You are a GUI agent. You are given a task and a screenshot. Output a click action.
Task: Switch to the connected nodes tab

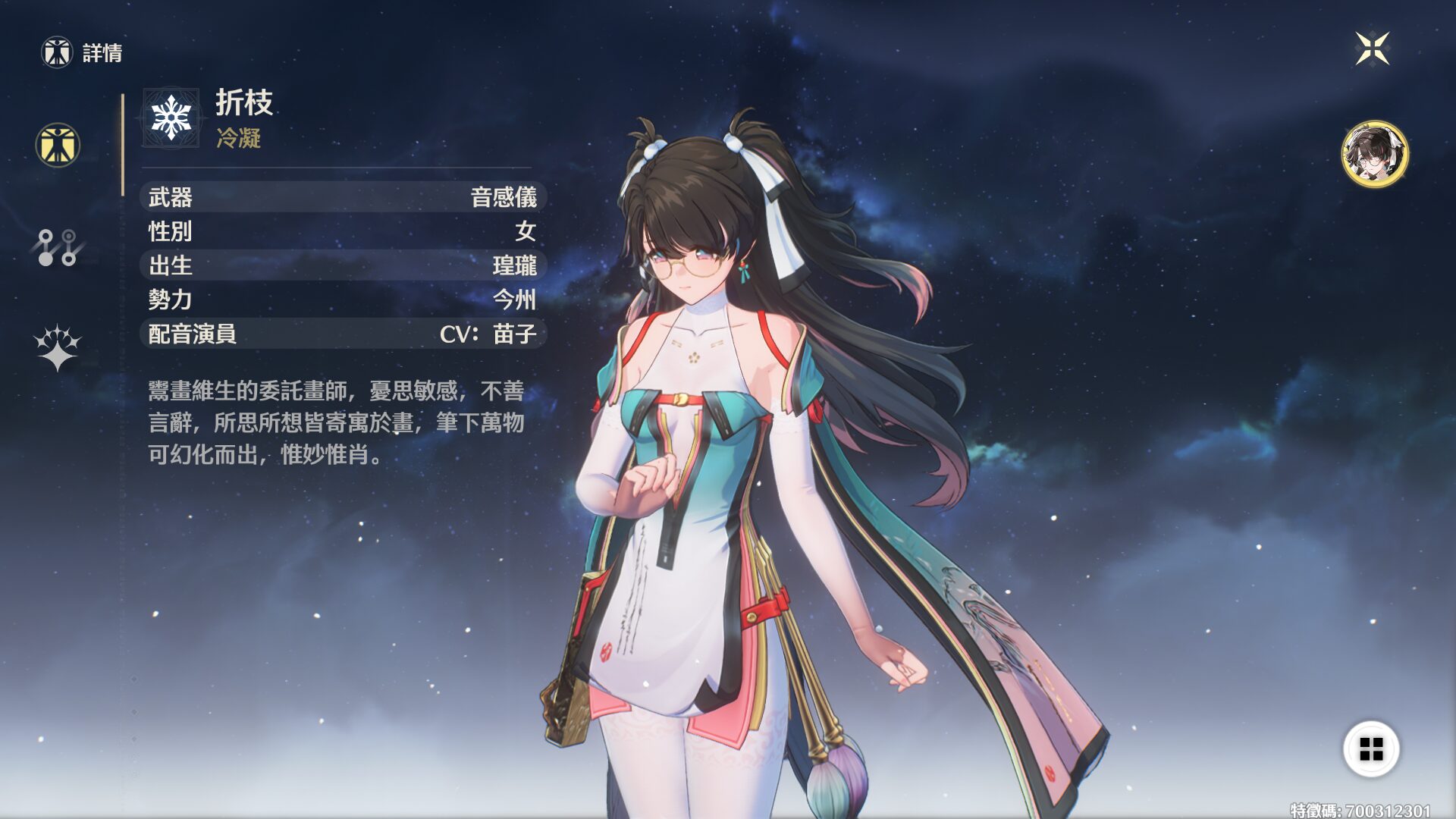(x=58, y=247)
